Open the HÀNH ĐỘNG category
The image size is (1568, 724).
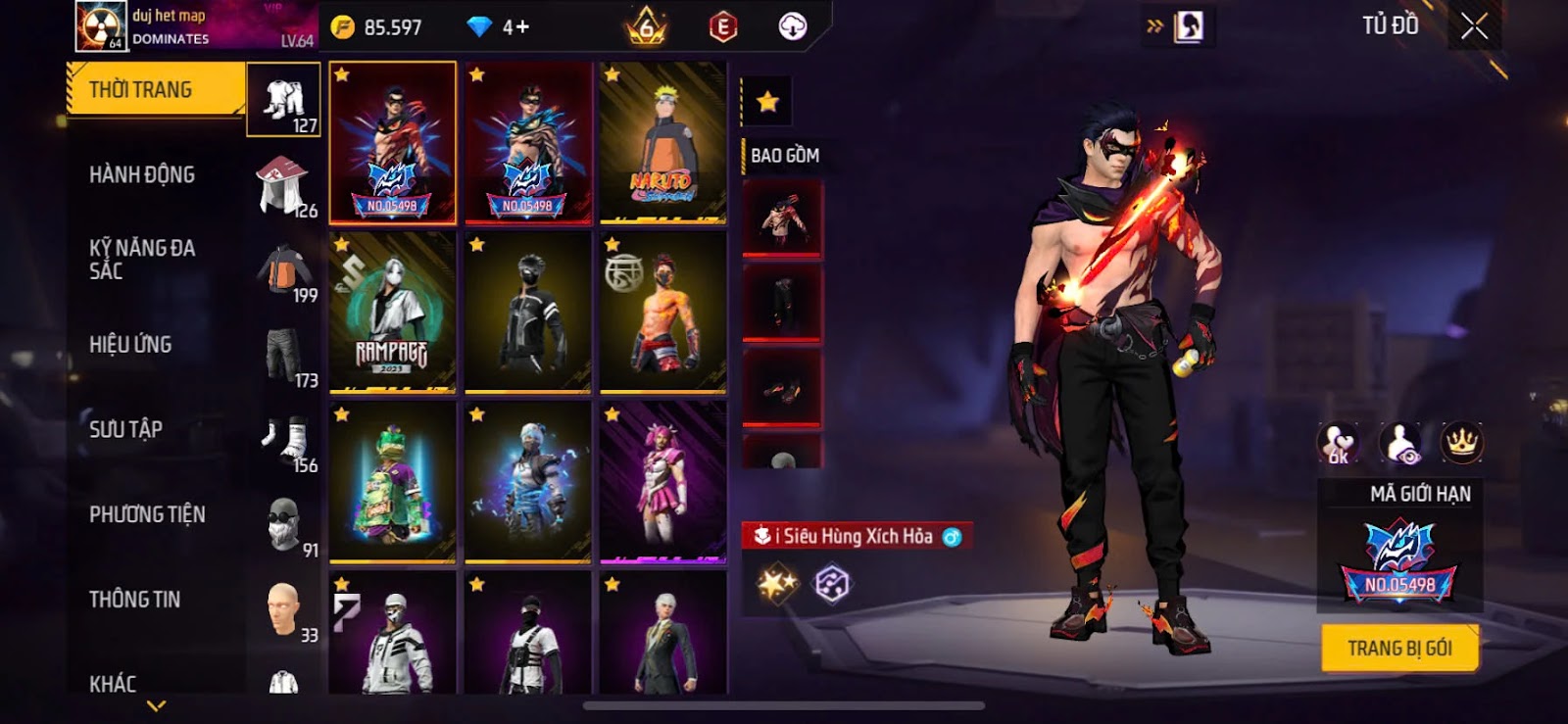pyautogui.click(x=142, y=174)
